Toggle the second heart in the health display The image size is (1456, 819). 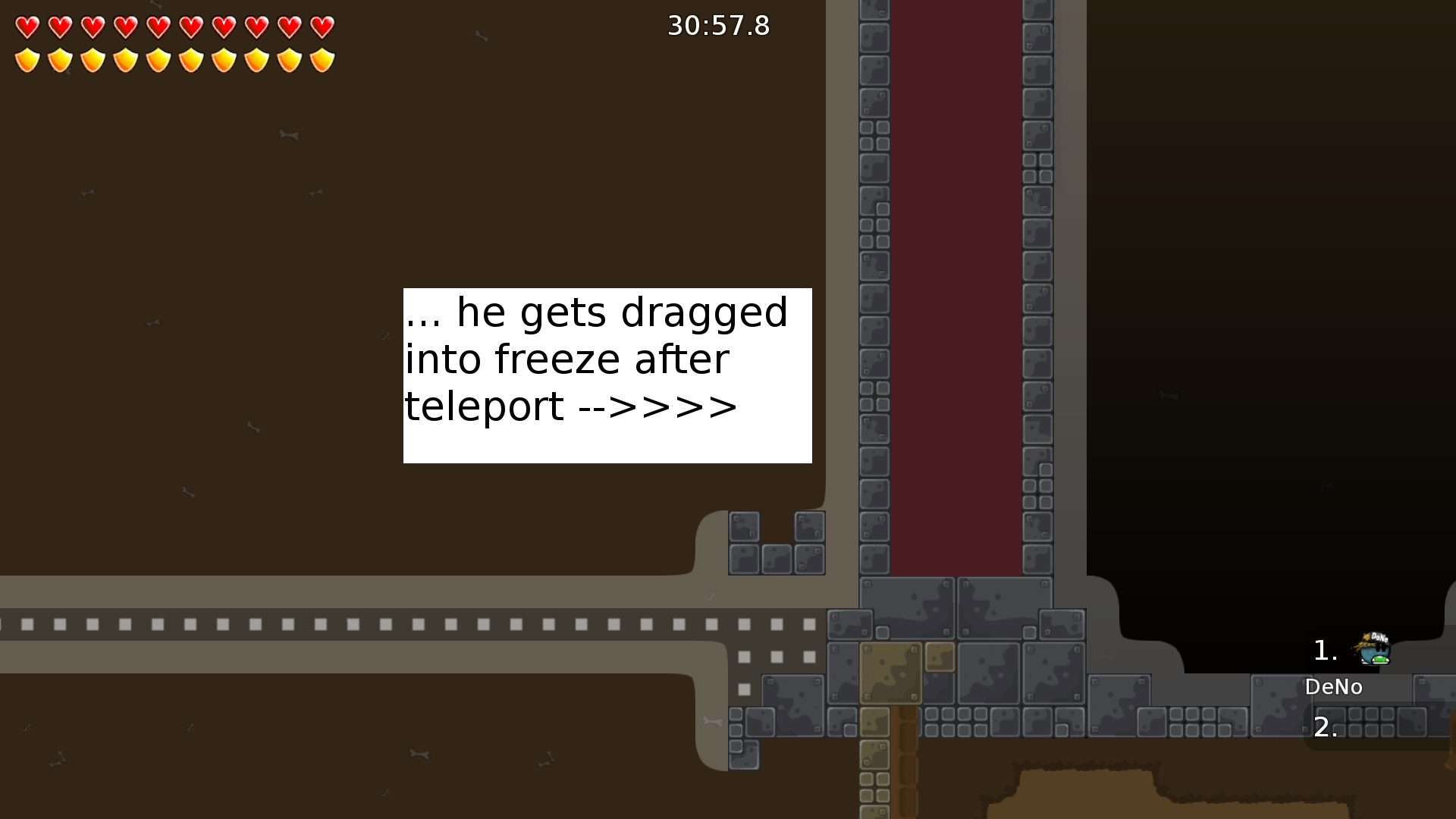pyautogui.click(x=58, y=27)
